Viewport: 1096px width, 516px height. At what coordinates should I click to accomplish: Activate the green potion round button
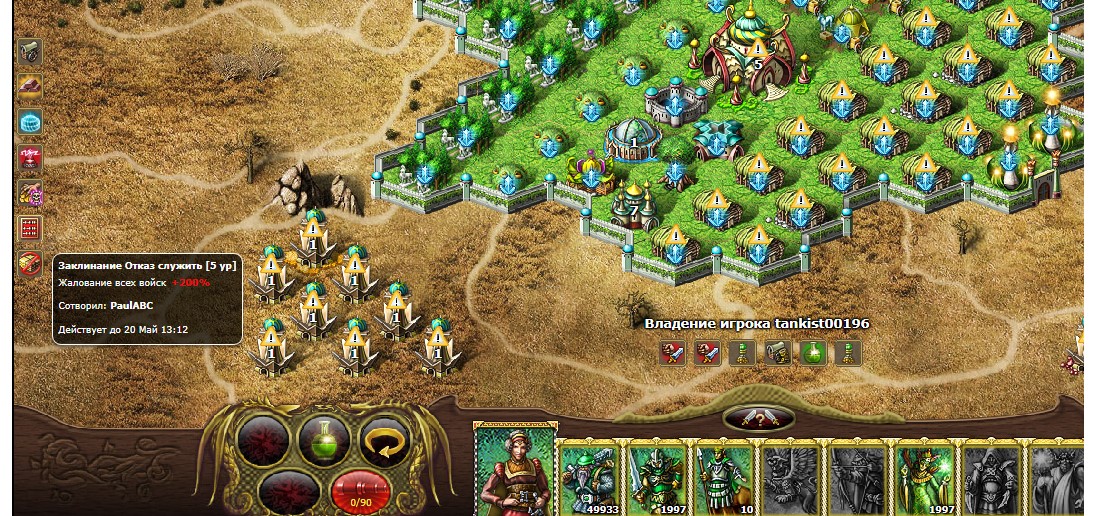pyautogui.click(x=324, y=441)
